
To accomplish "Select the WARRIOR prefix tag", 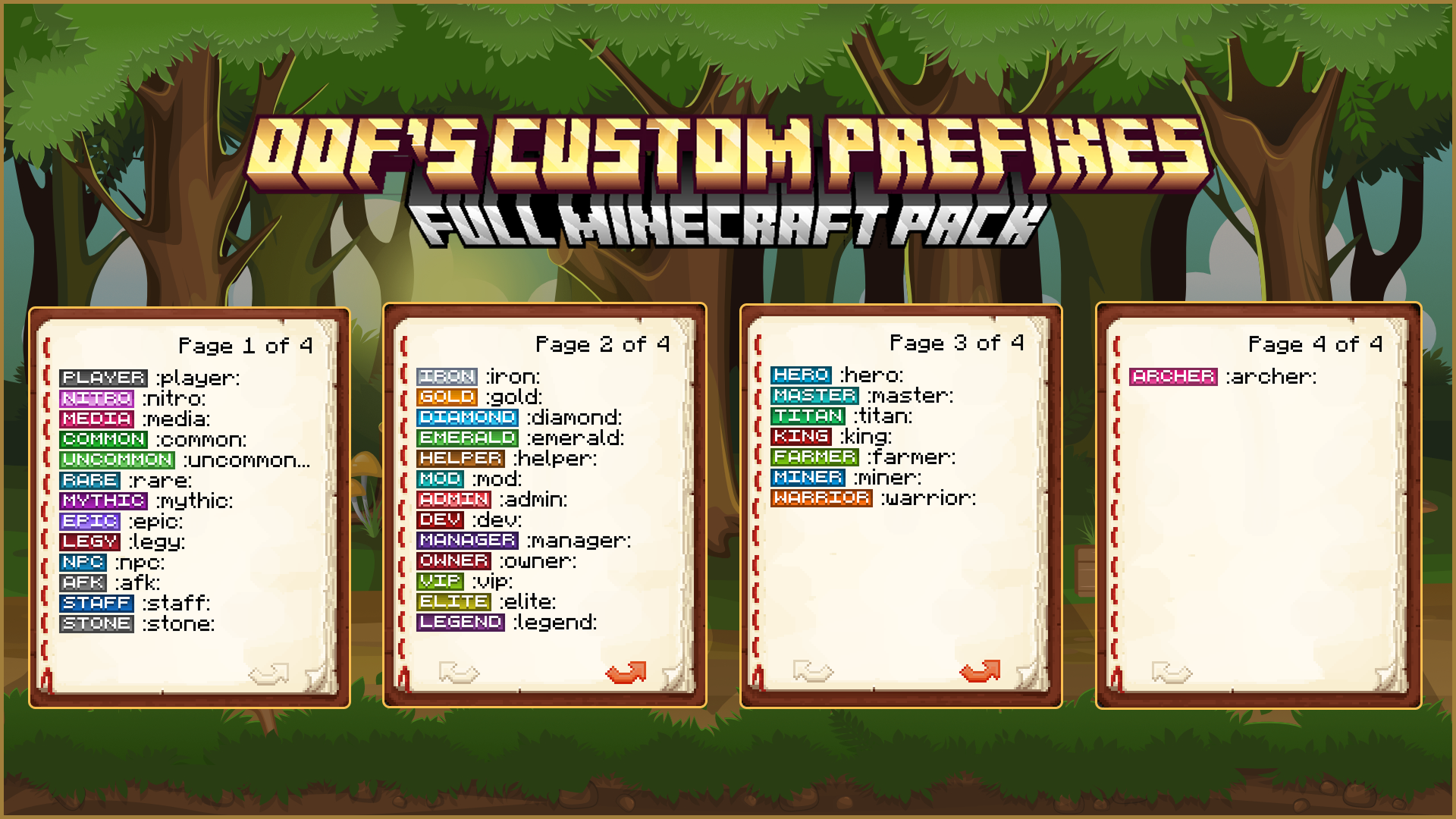I will (821, 497).
